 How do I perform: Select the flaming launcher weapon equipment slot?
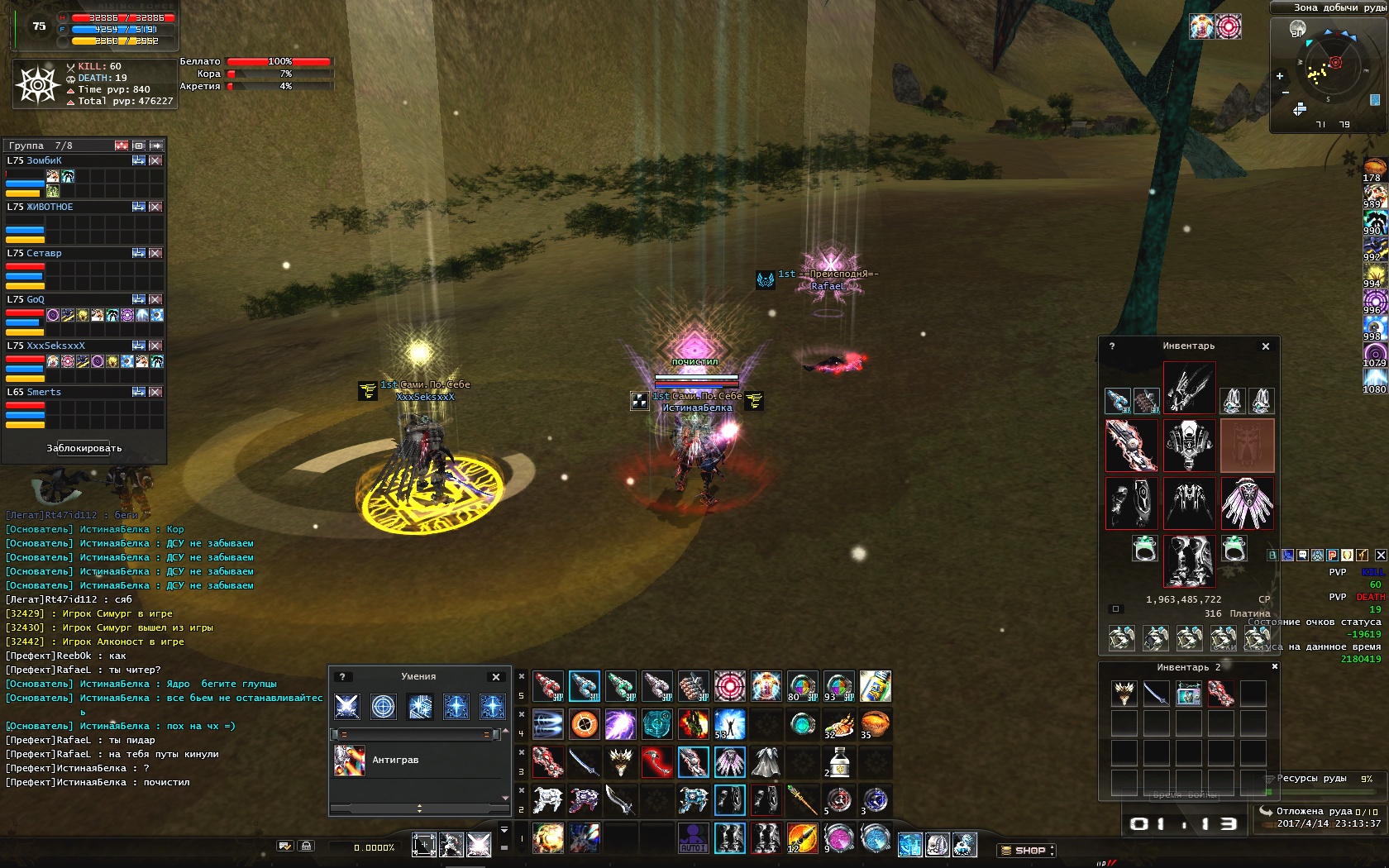1131,445
